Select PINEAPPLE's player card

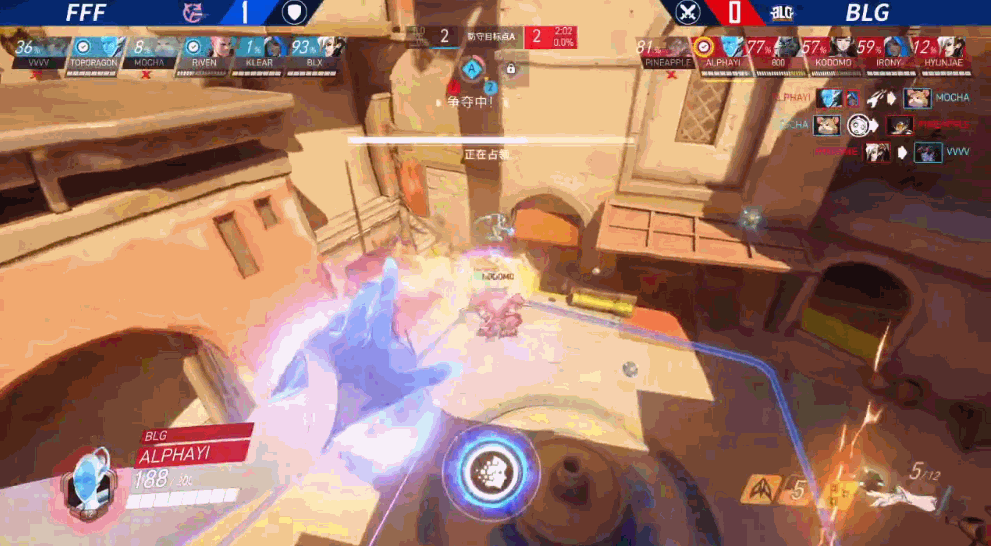(x=666, y=50)
